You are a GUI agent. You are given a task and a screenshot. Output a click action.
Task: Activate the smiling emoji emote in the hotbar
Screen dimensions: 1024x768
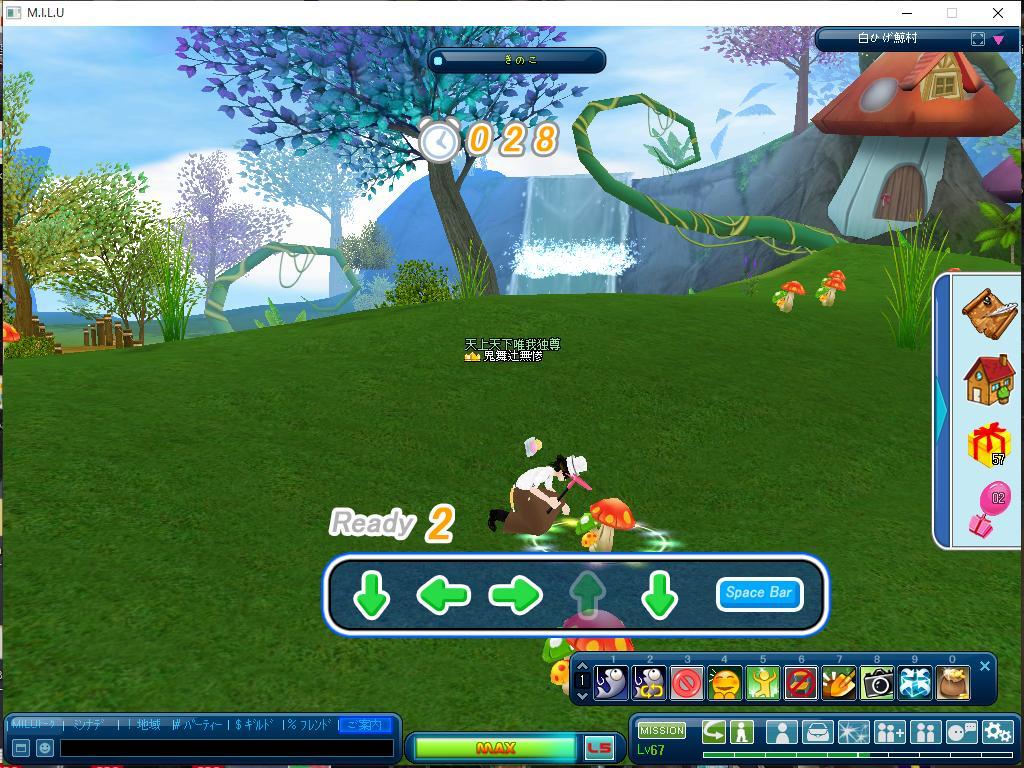tap(725, 683)
